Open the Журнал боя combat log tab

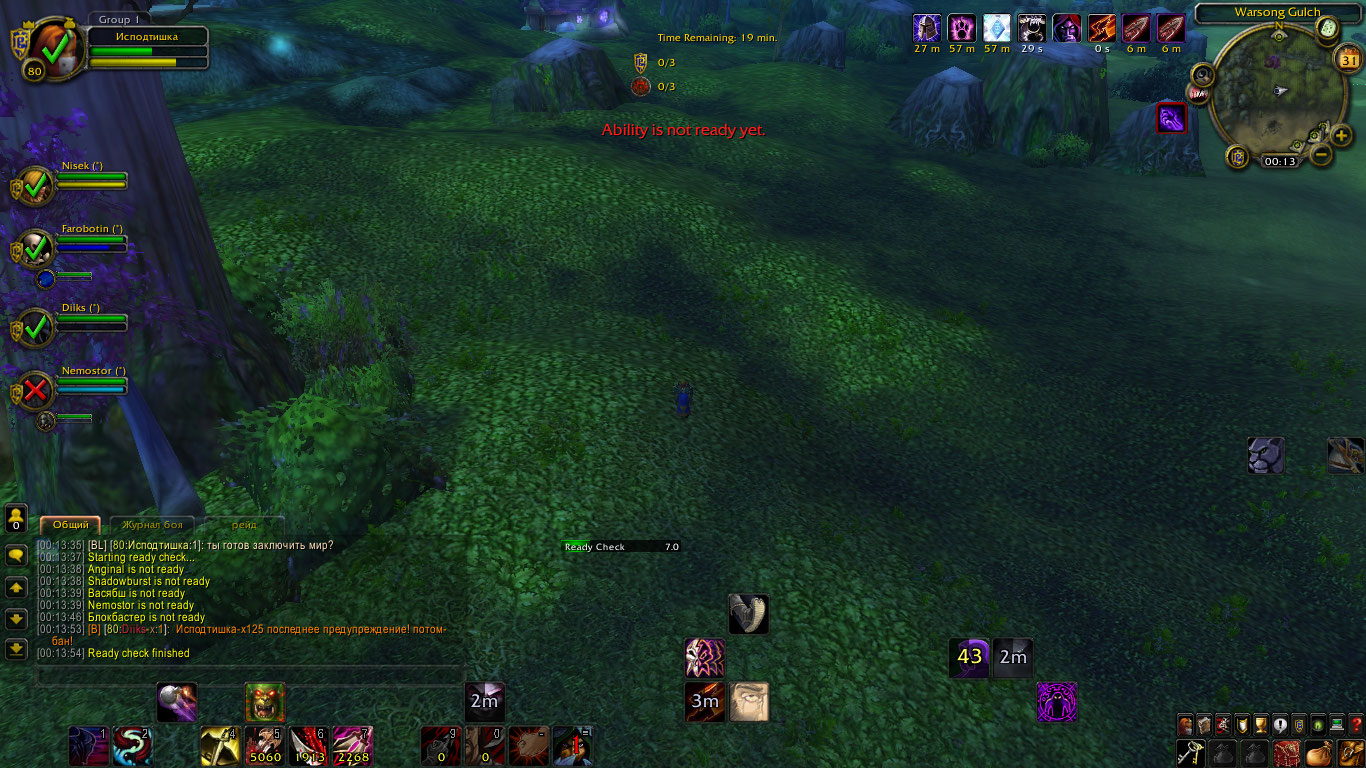click(152, 525)
